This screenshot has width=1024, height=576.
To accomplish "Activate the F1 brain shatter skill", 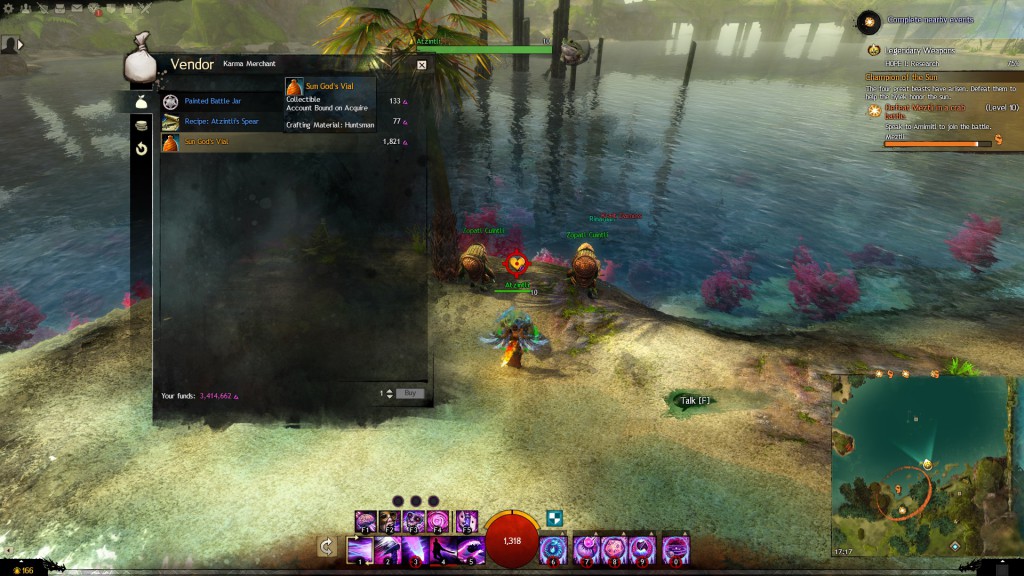I will (x=365, y=521).
